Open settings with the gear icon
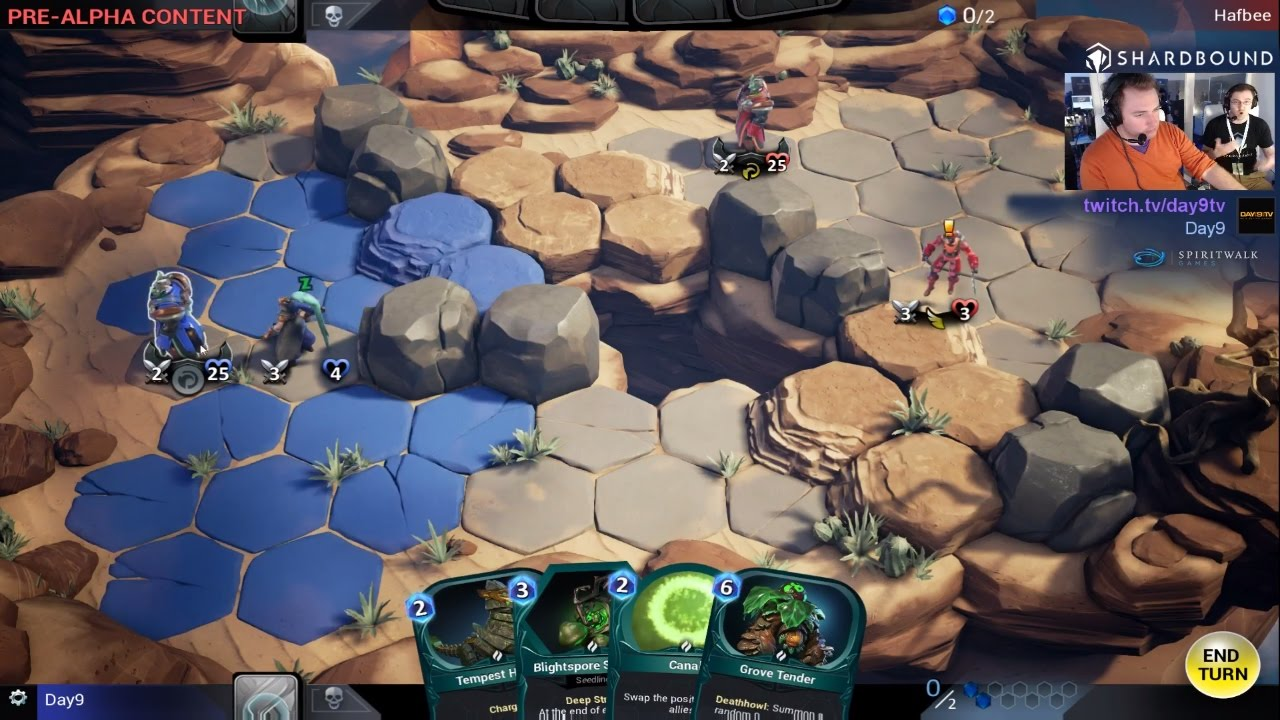The image size is (1280, 720). [x=17, y=698]
